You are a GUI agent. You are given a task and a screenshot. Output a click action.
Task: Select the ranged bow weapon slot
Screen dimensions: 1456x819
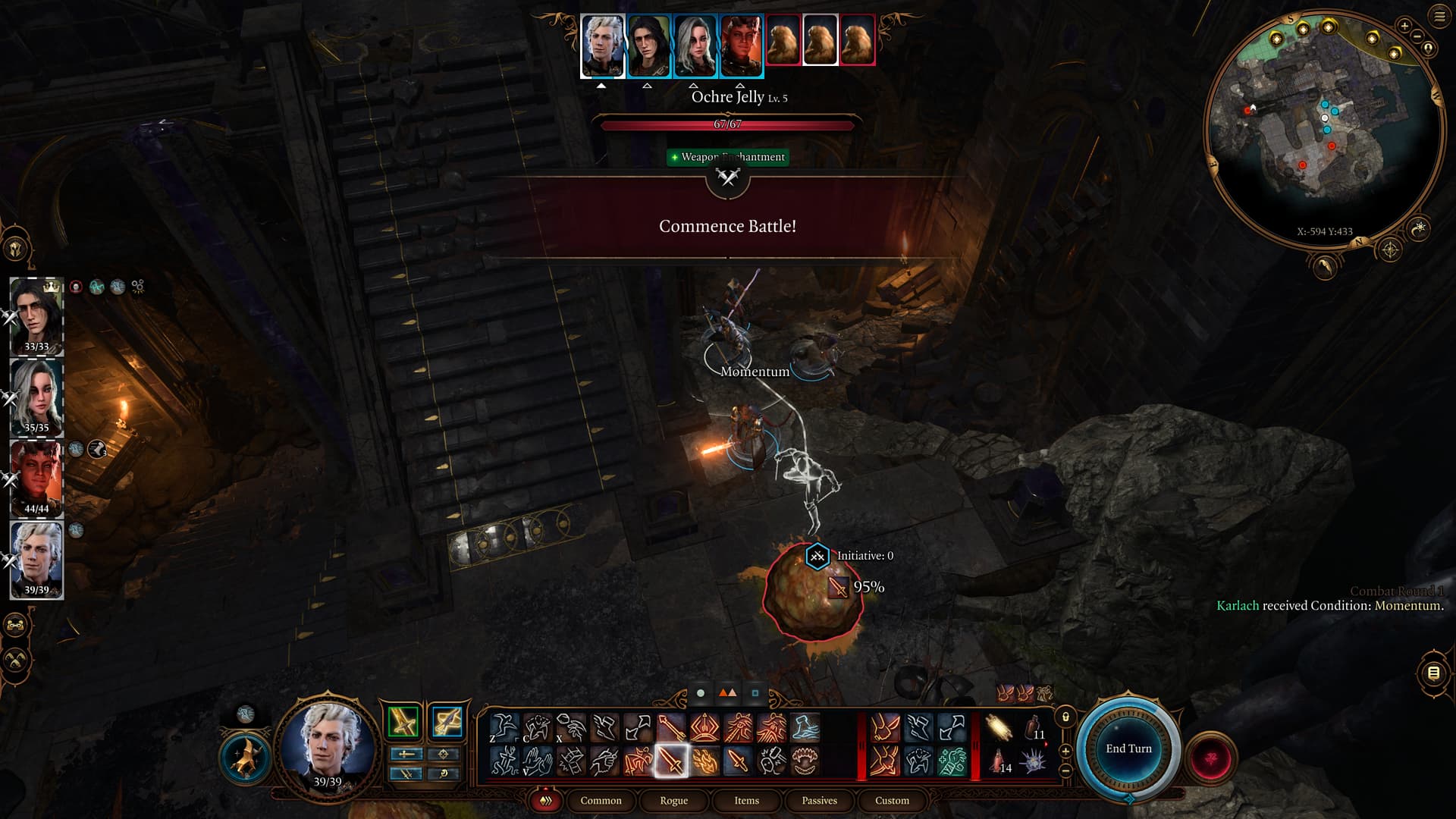[x=447, y=722]
